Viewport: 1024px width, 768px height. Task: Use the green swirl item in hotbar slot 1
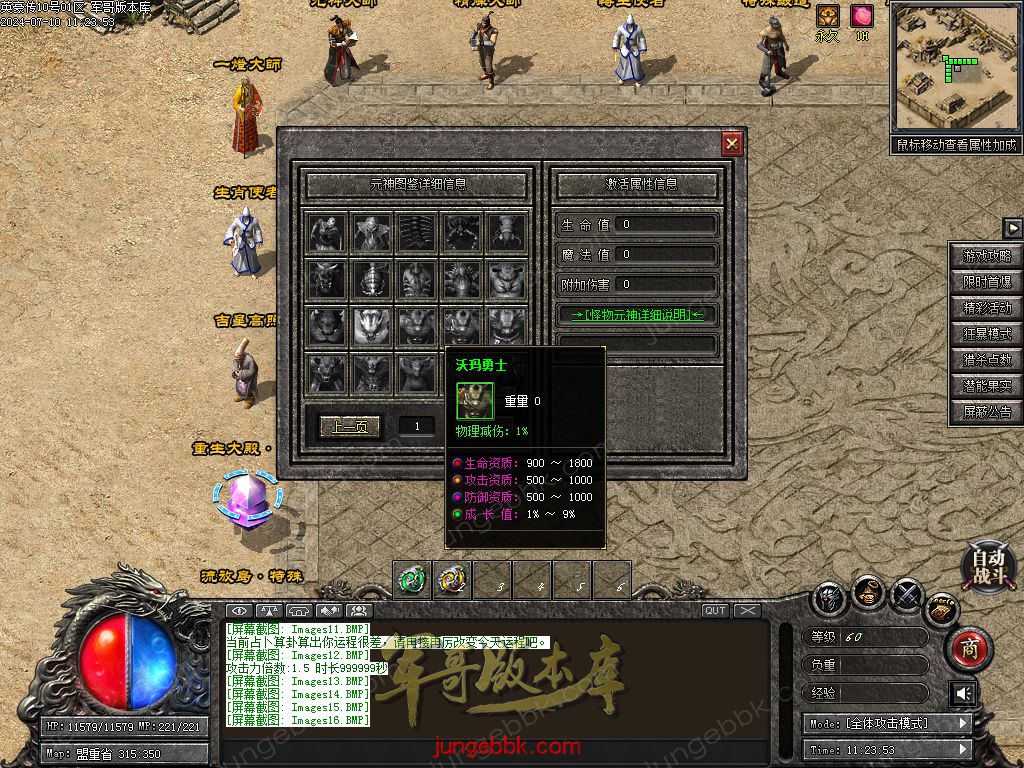(x=411, y=580)
